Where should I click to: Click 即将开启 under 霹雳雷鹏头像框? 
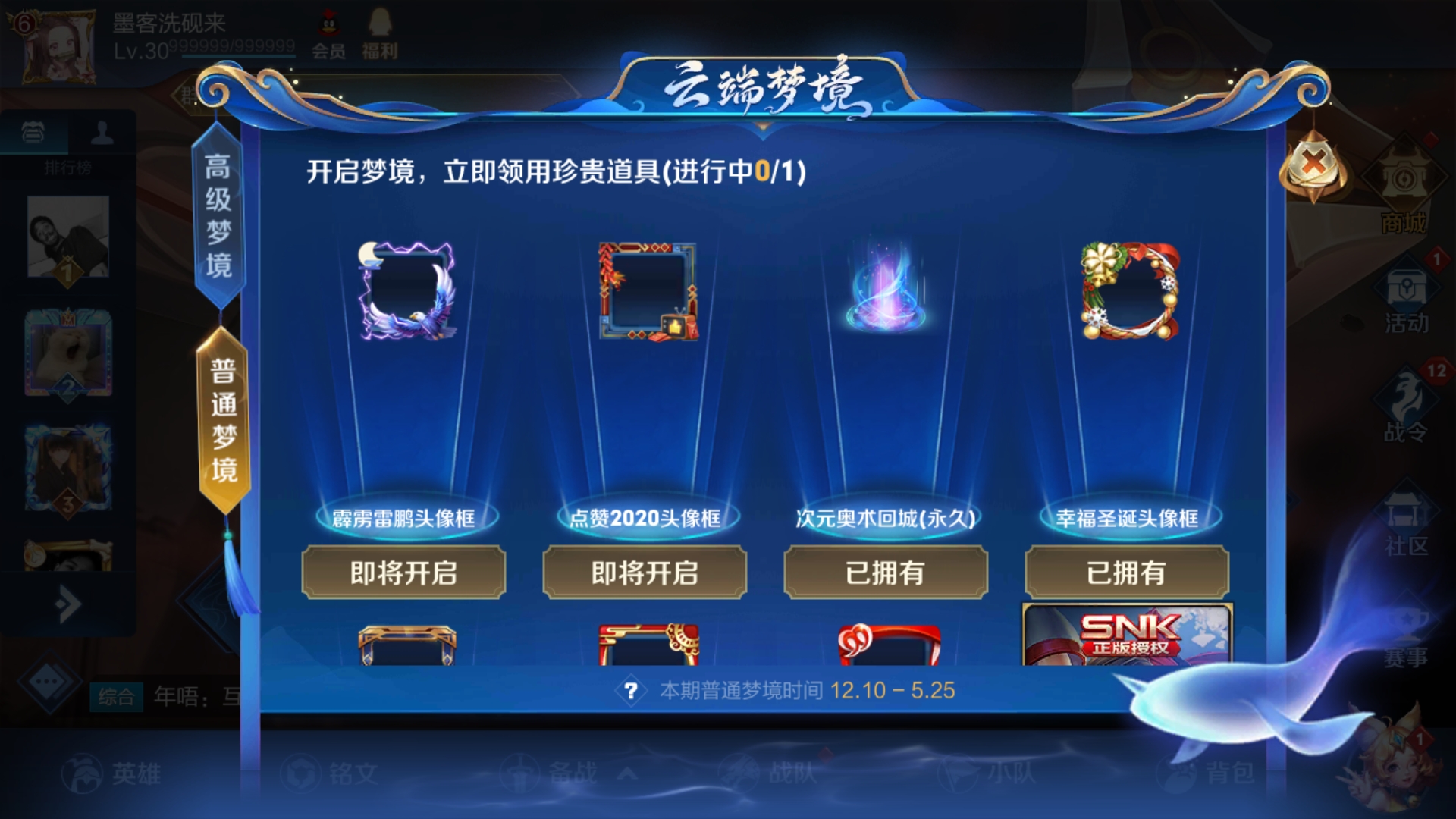(x=403, y=573)
